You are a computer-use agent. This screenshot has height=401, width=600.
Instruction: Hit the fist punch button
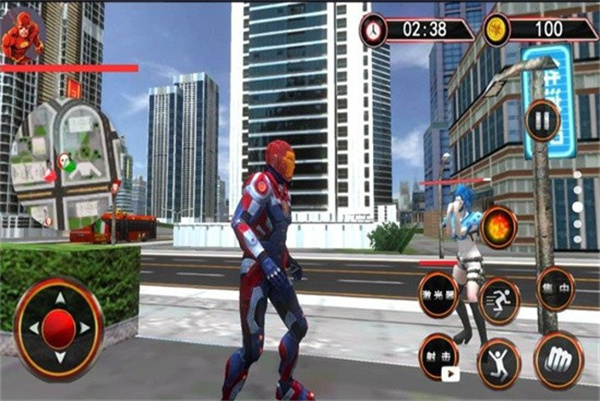tap(558, 359)
